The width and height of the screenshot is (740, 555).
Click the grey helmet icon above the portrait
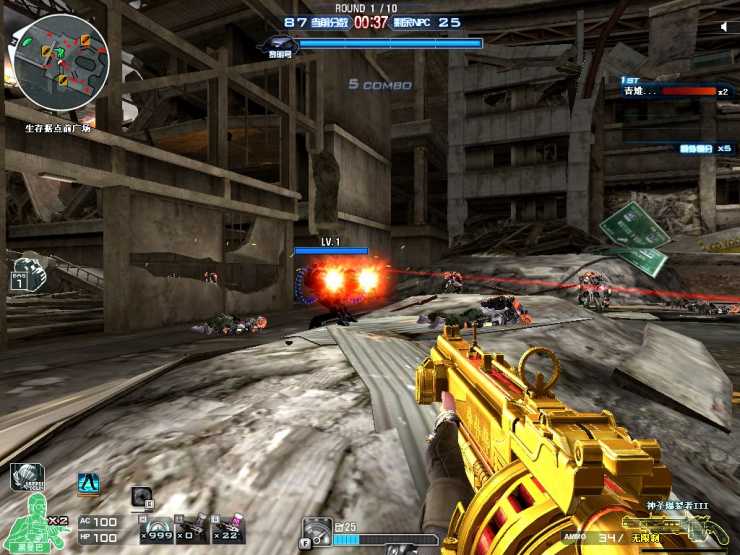pos(26,477)
